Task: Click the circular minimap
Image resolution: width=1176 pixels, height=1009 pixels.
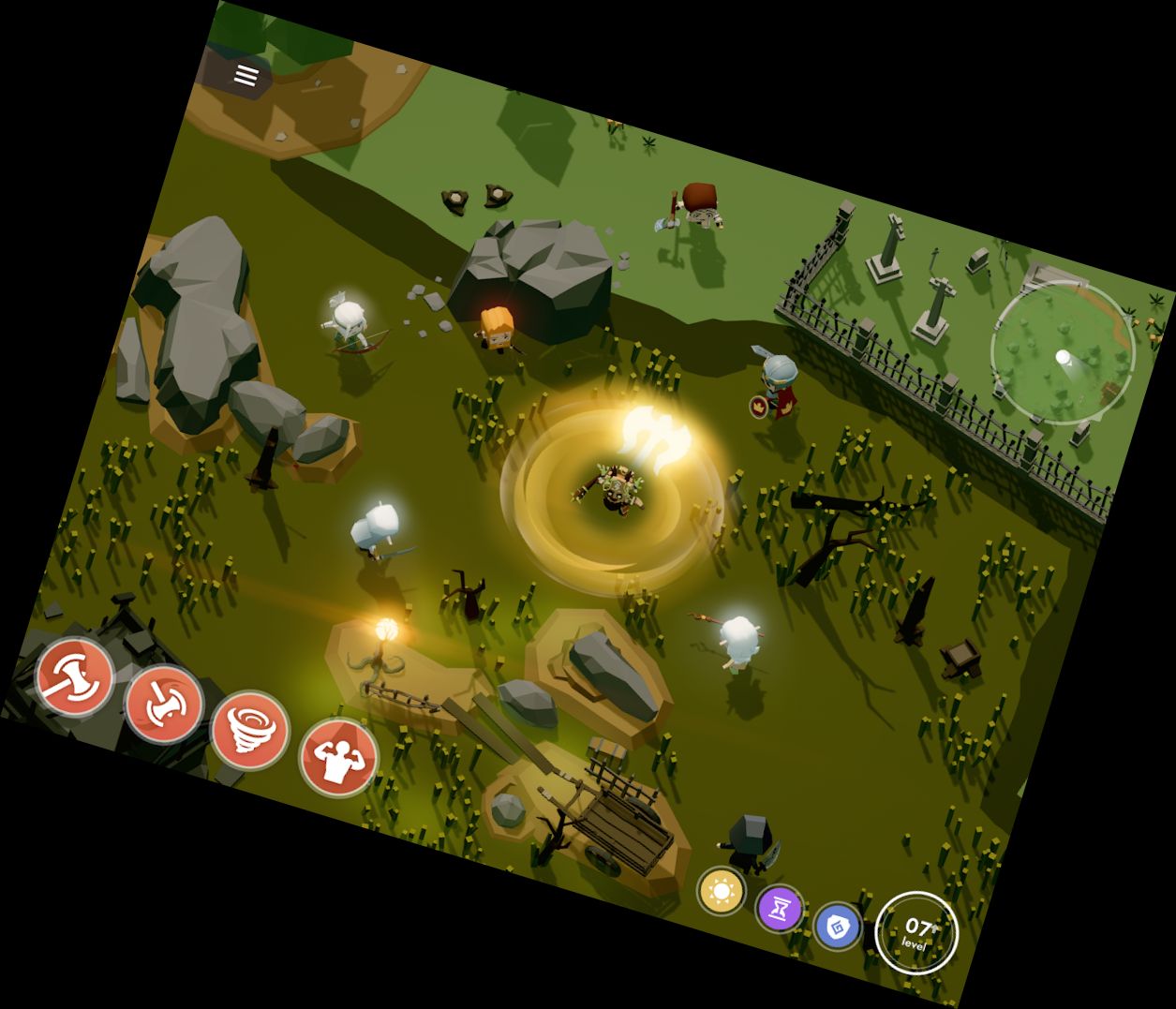Action: pos(1064,353)
